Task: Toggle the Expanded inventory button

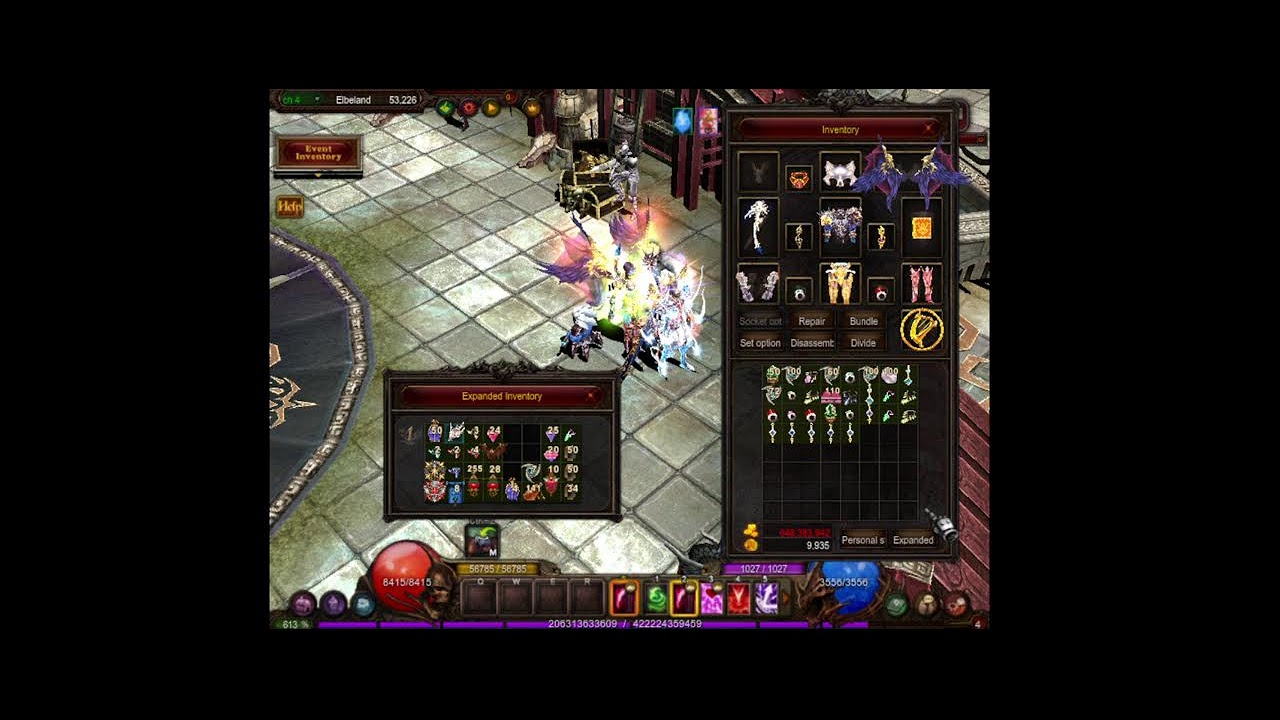Action: point(913,540)
